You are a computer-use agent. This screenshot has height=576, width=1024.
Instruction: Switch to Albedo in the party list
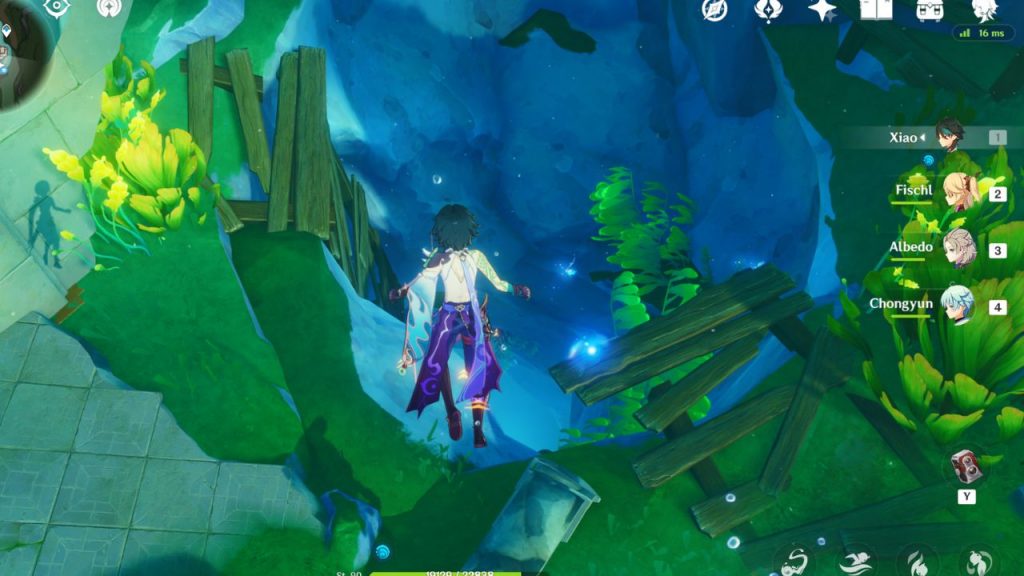pyautogui.click(x=959, y=249)
